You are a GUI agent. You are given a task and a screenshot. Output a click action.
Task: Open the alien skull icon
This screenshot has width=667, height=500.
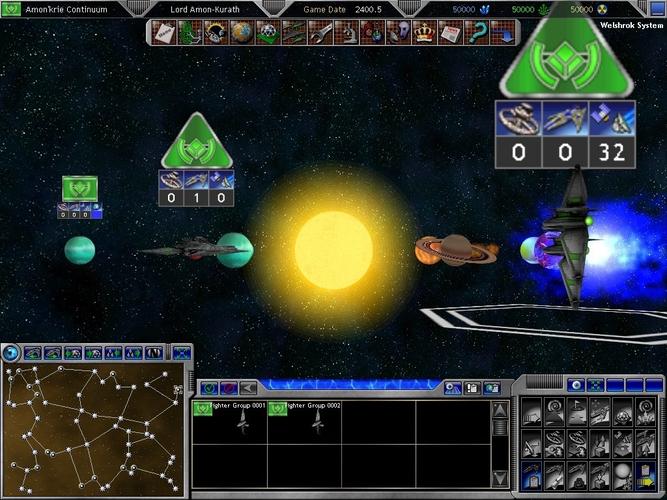click(398, 33)
